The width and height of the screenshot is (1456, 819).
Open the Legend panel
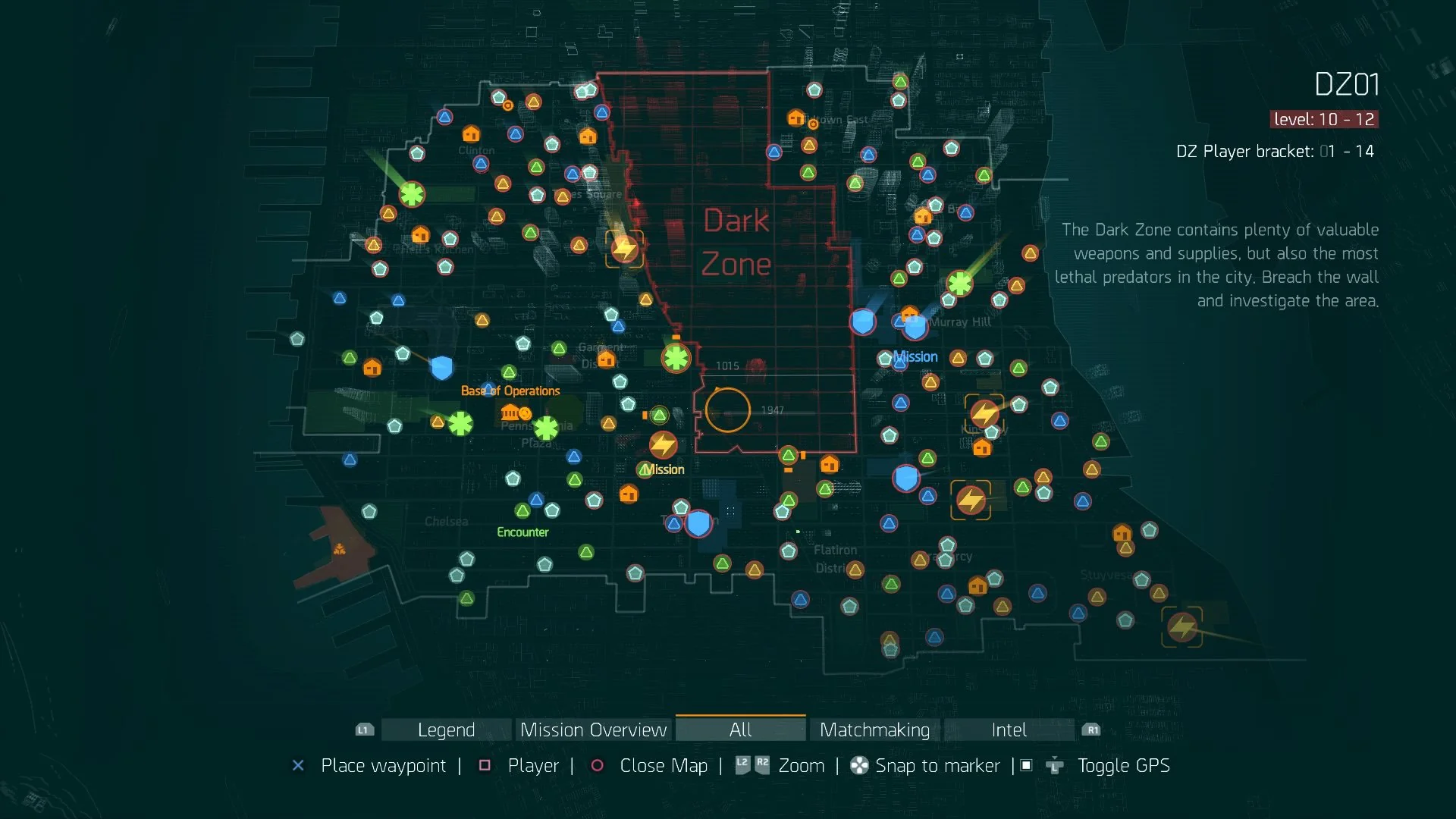coord(444,730)
